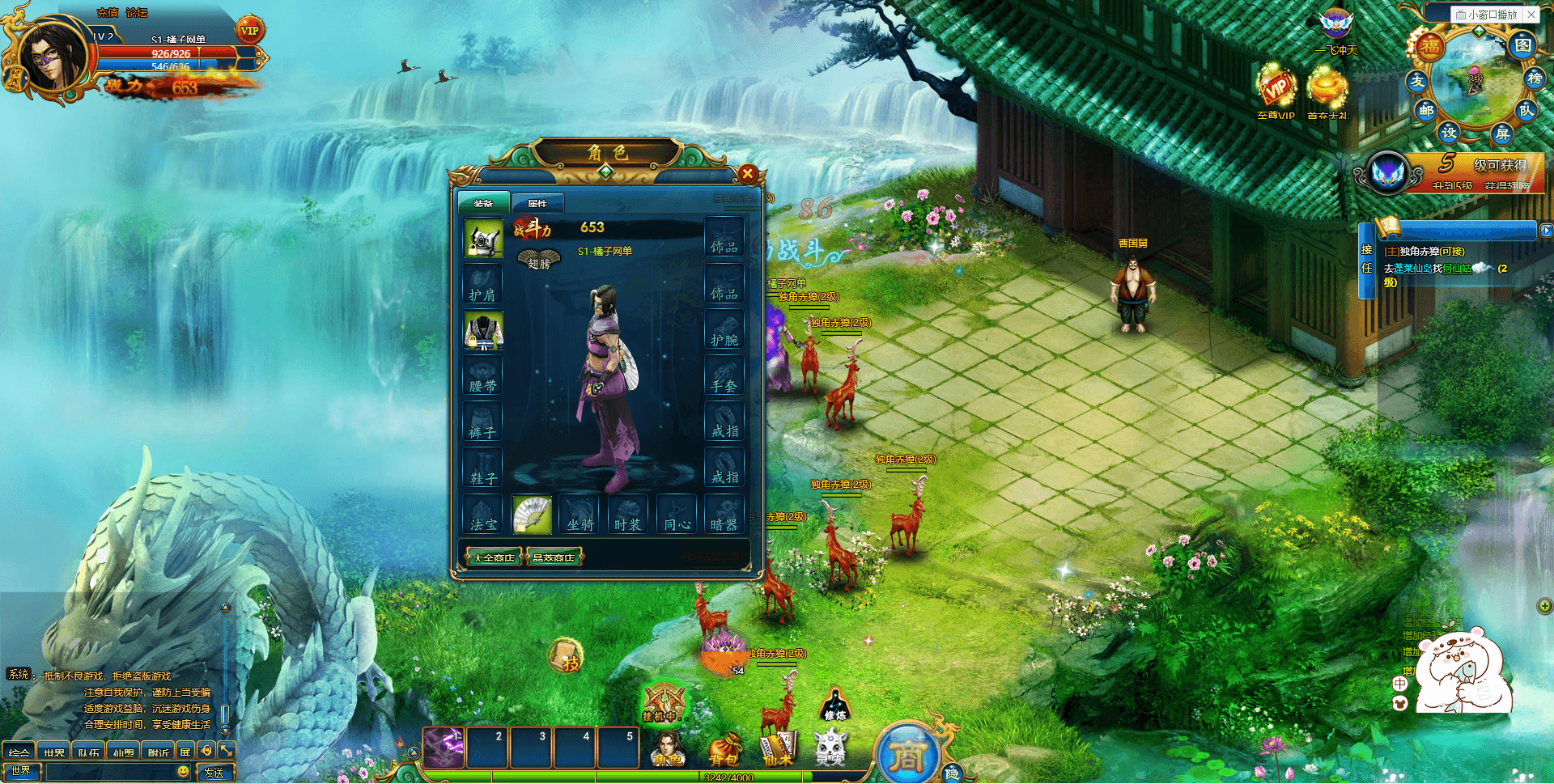Viewport: 1554px width, 784px height.
Task: Open the 晶茶商店 shop button
Action: coord(554,557)
